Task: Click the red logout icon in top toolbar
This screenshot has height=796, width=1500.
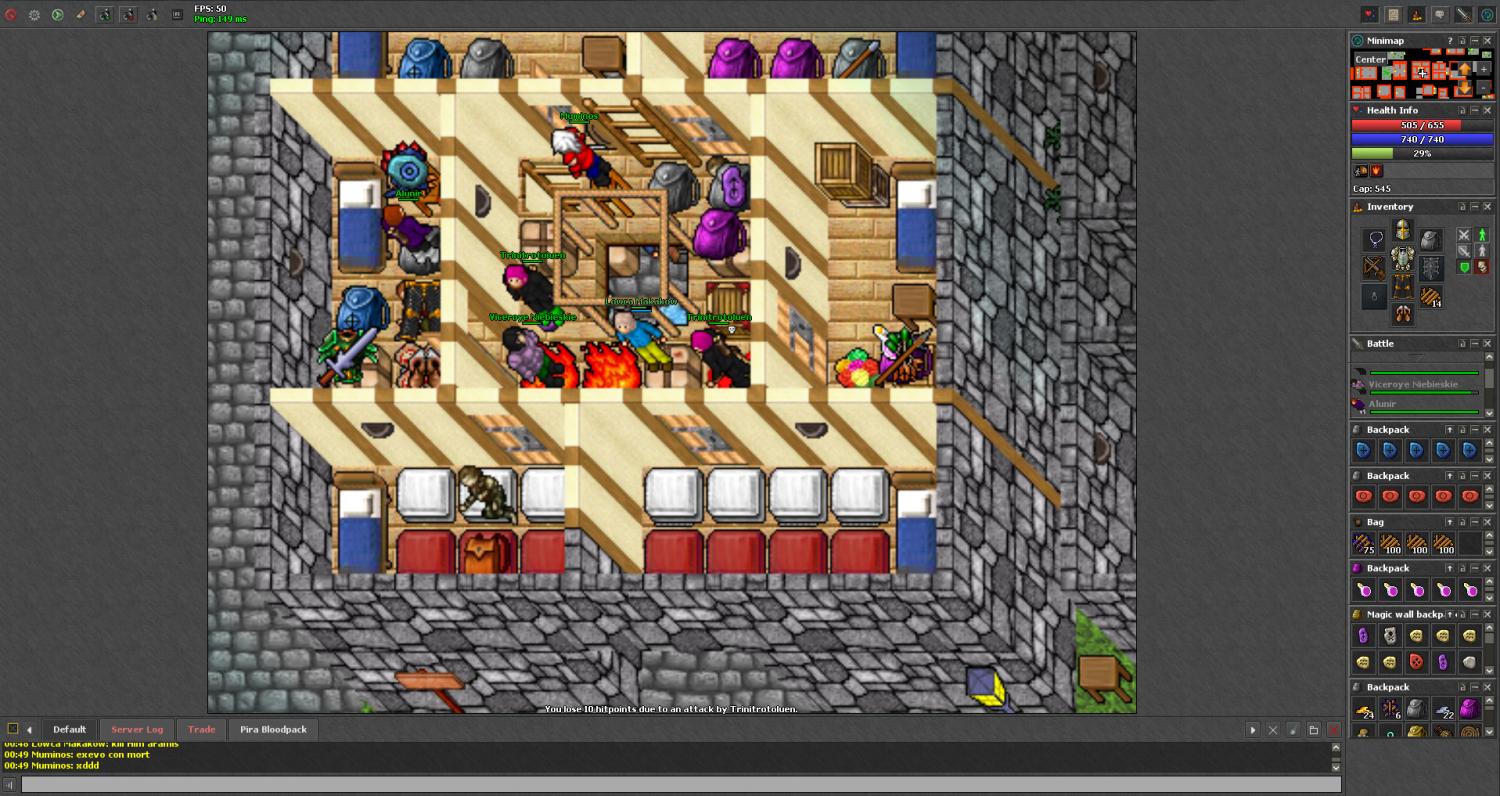Action: (x=11, y=15)
